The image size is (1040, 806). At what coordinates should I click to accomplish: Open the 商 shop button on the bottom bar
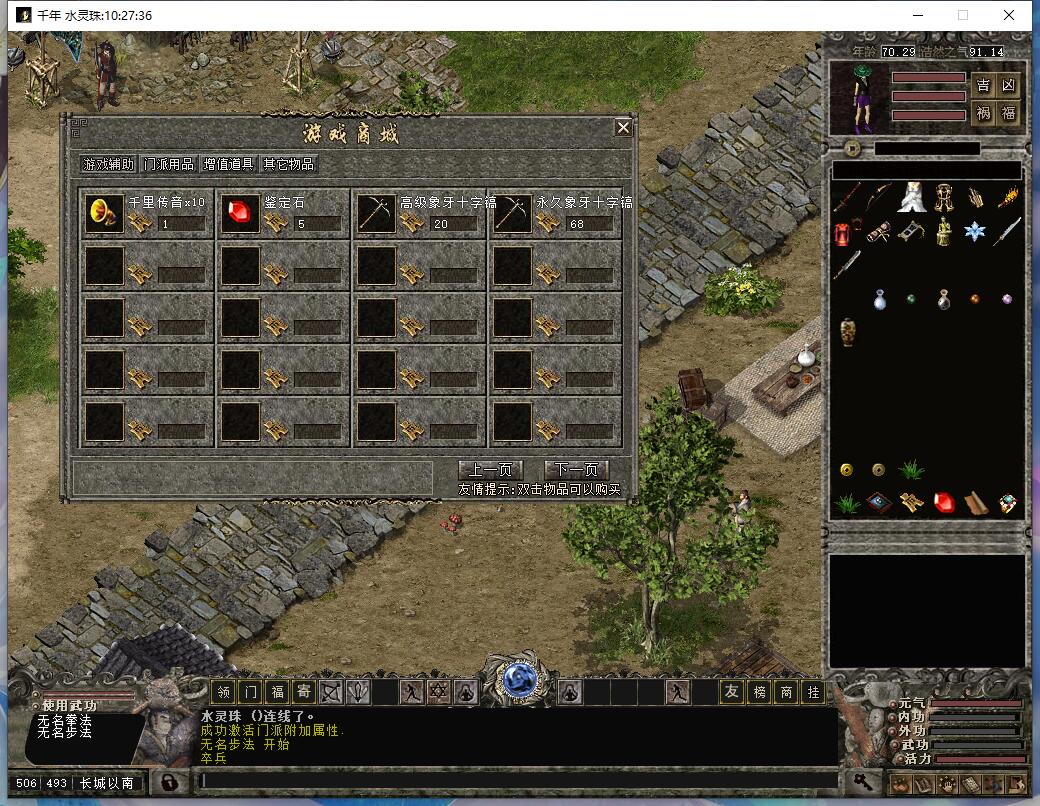coord(787,691)
